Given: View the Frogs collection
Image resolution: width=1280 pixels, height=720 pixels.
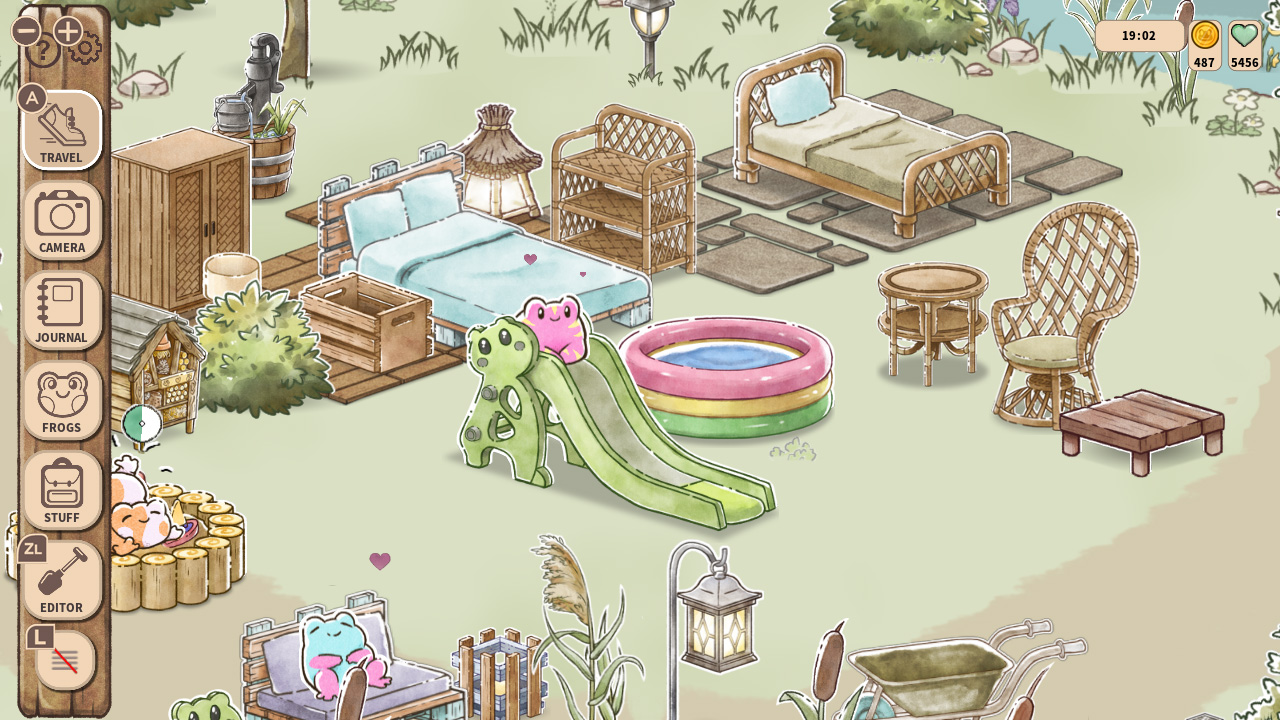Looking at the screenshot, I should (x=61, y=400).
